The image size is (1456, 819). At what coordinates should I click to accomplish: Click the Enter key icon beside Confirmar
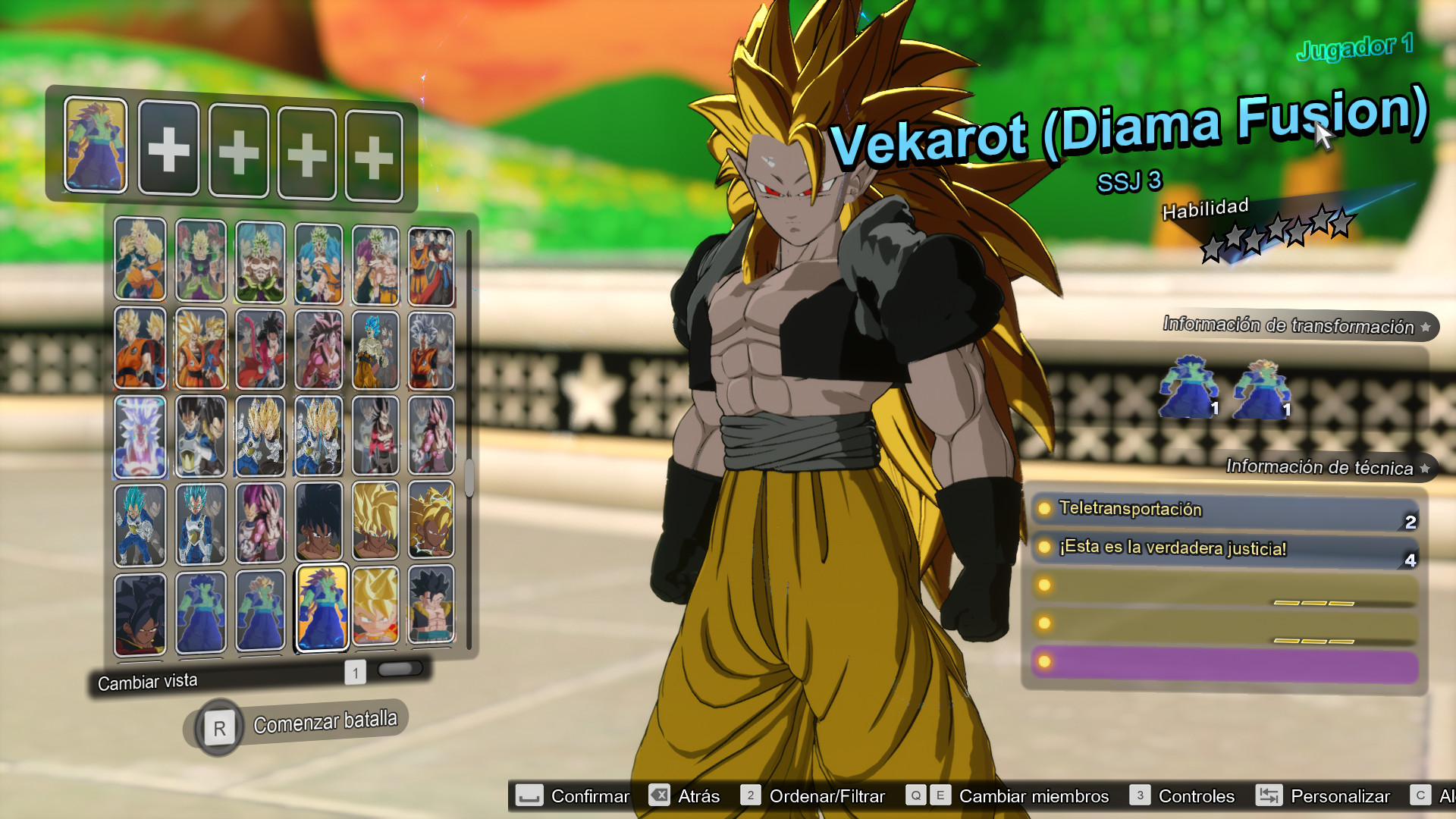(529, 796)
